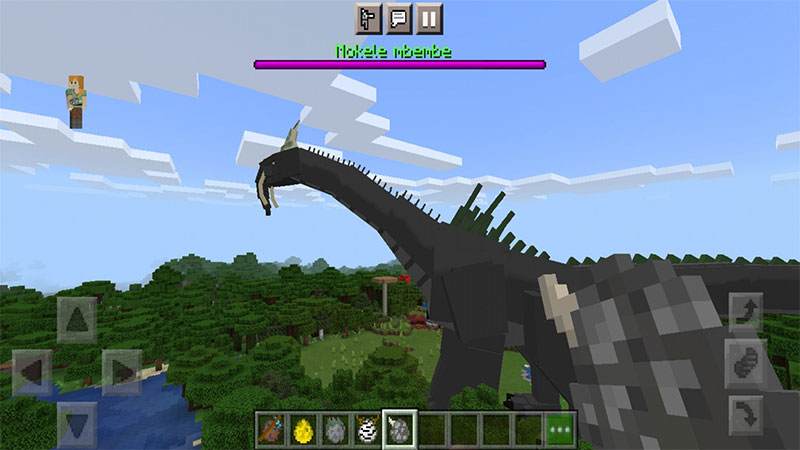Tap the fly down arrow button
The height and width of the screenshot is (450, 800).
point(745,410)
